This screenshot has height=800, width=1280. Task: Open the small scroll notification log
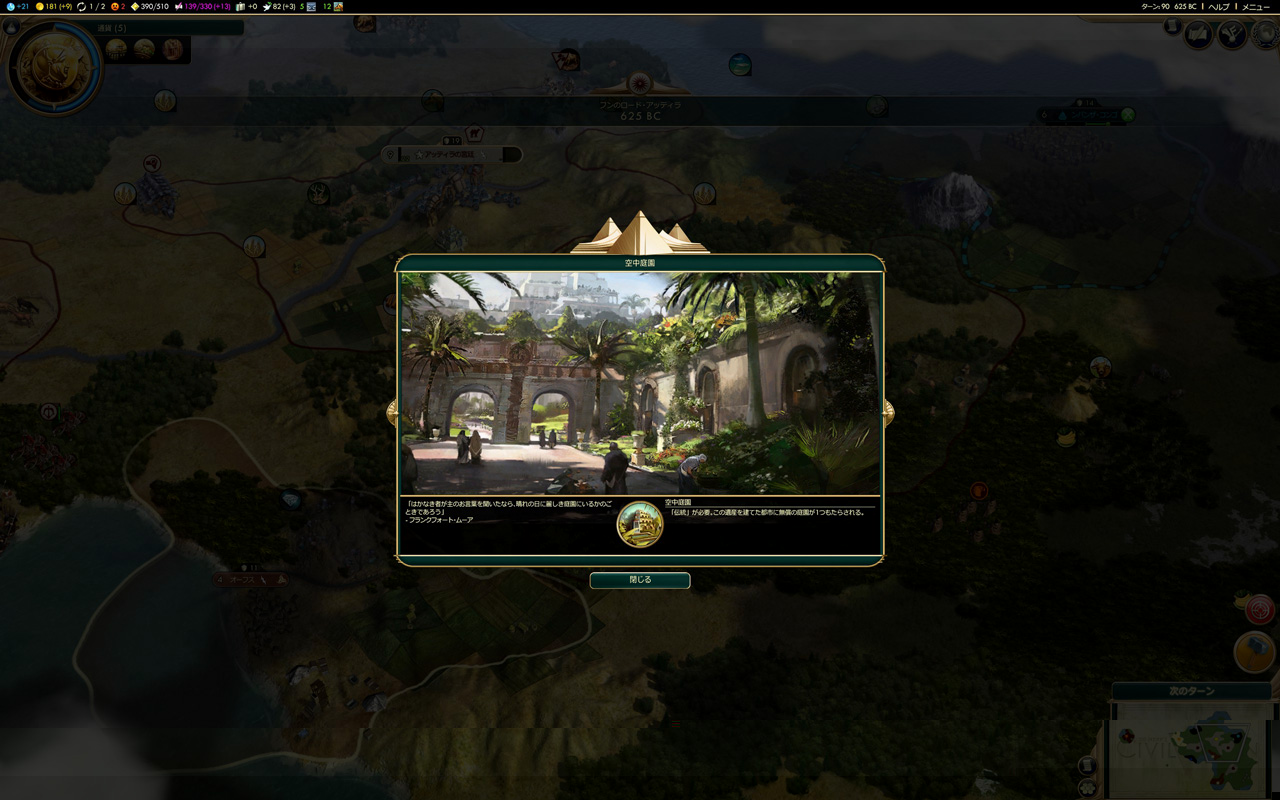(x=1171, y=27)
